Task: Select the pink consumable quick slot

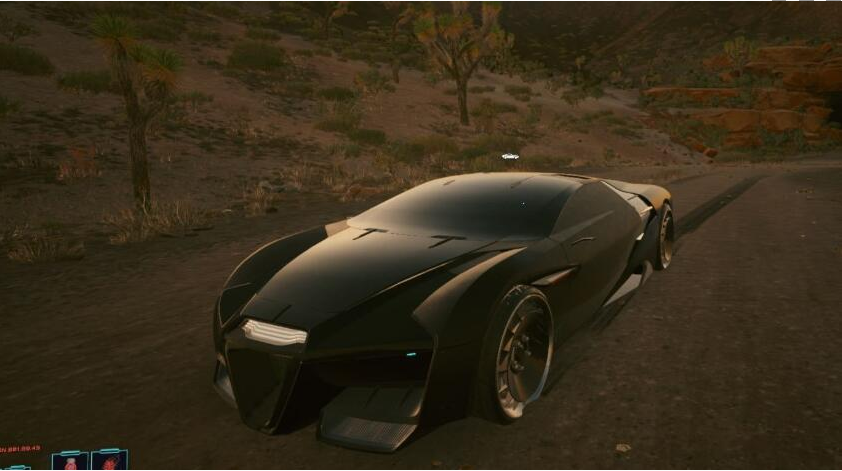Action: coord(70,462)
